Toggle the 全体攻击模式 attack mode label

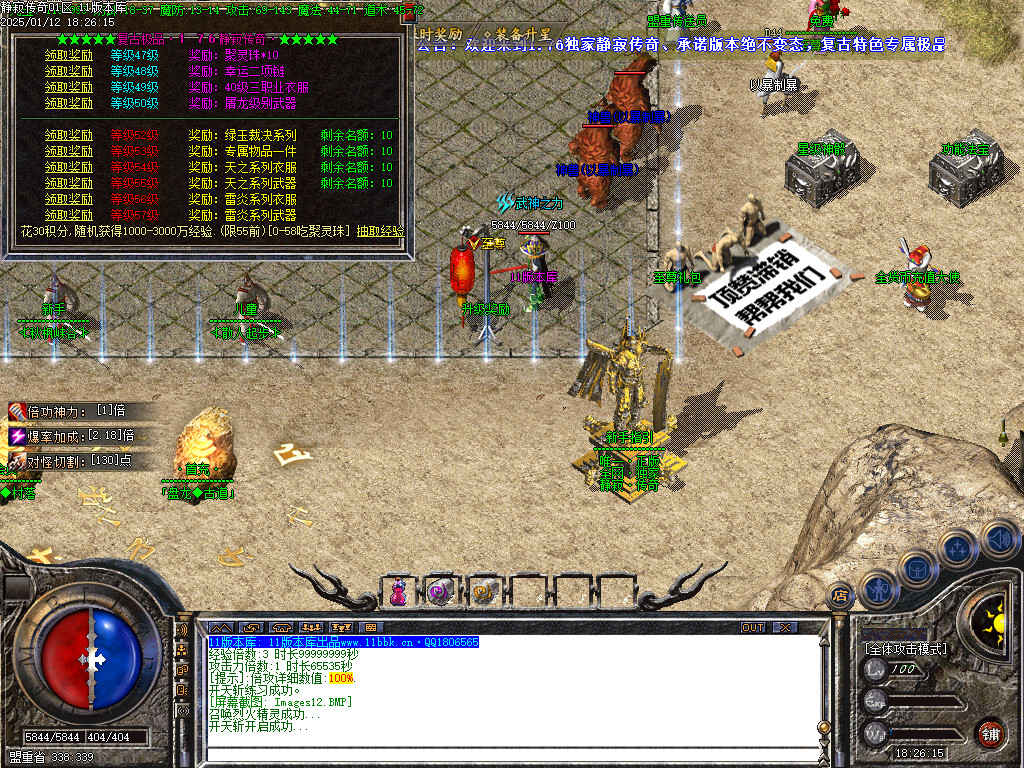[x=906, y=649]
